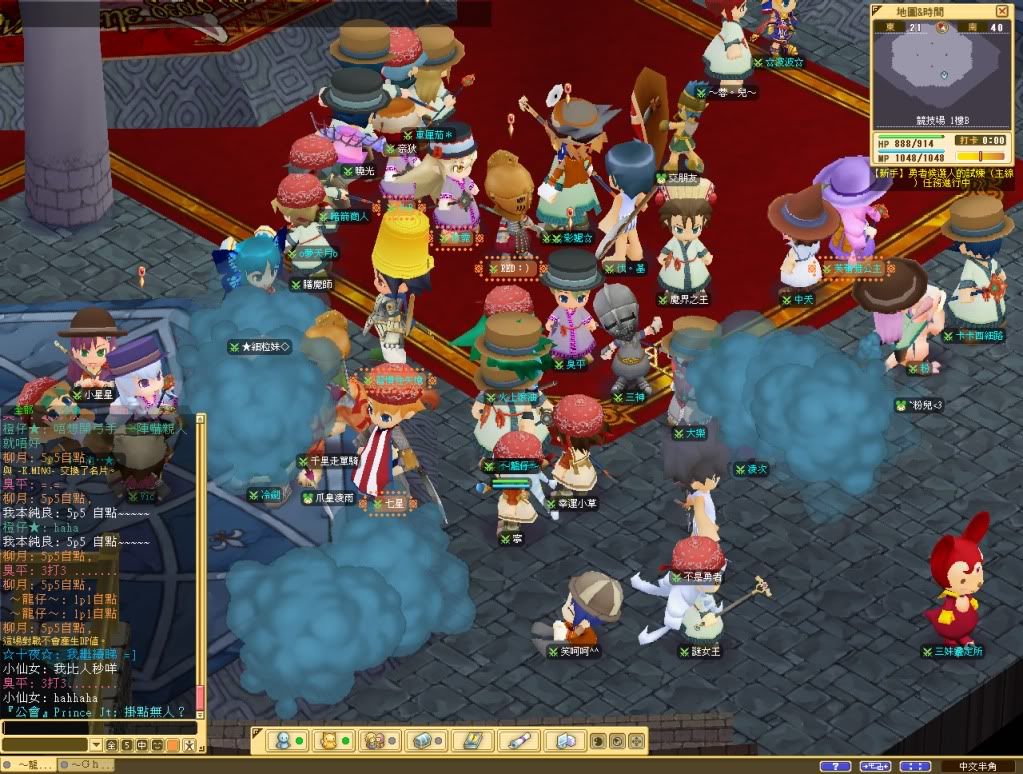Click the chat scrollbar down arrow
Screen dimensions: 1023x774
click(200, 714)
